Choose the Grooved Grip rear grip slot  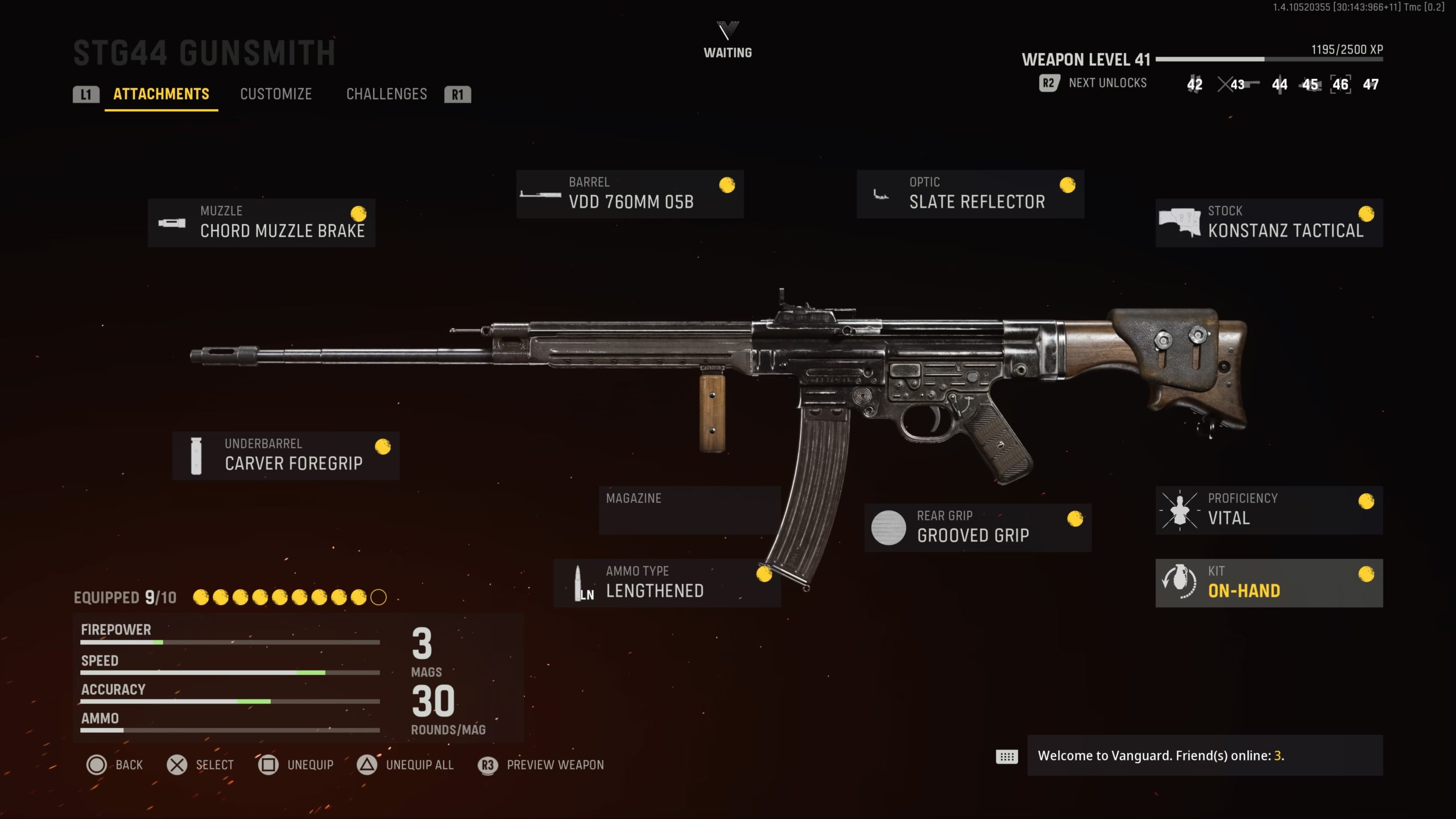click(x=978, y=527)
